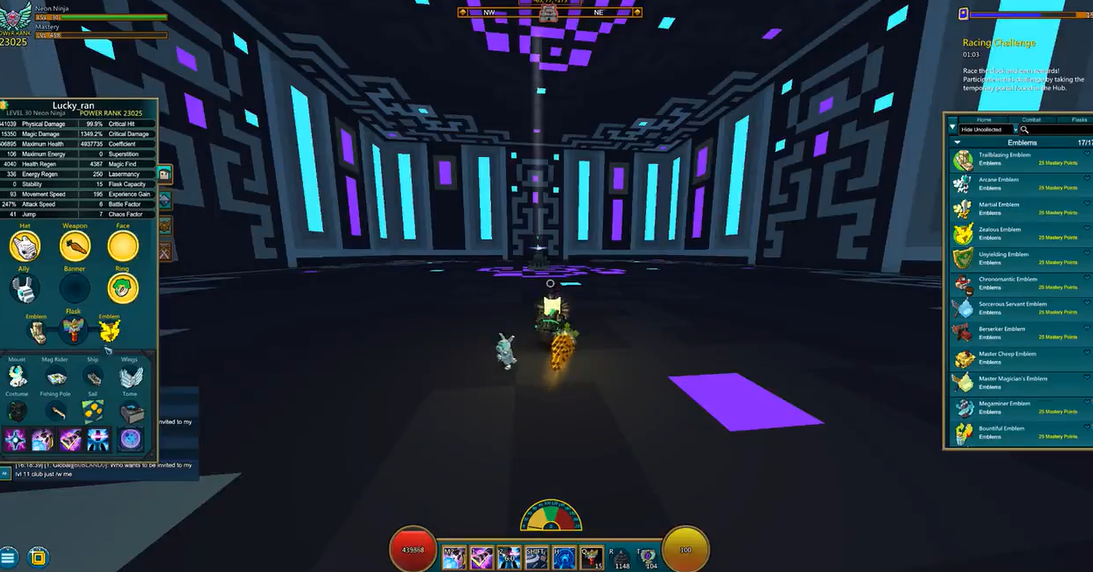
Task: Choose the Ally slot
Action: (x=24, y=289)
